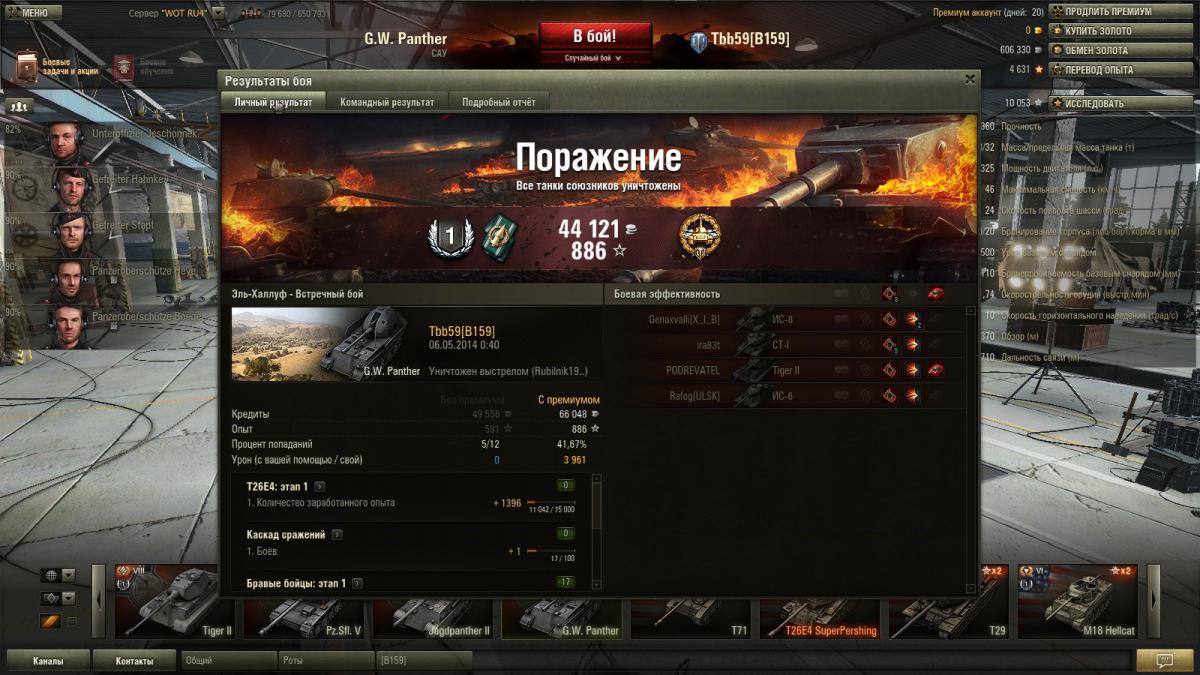Open the Случайный бой mode dropdown
Viewport: 1200px width, 675px height.
(x=594, y=58)
